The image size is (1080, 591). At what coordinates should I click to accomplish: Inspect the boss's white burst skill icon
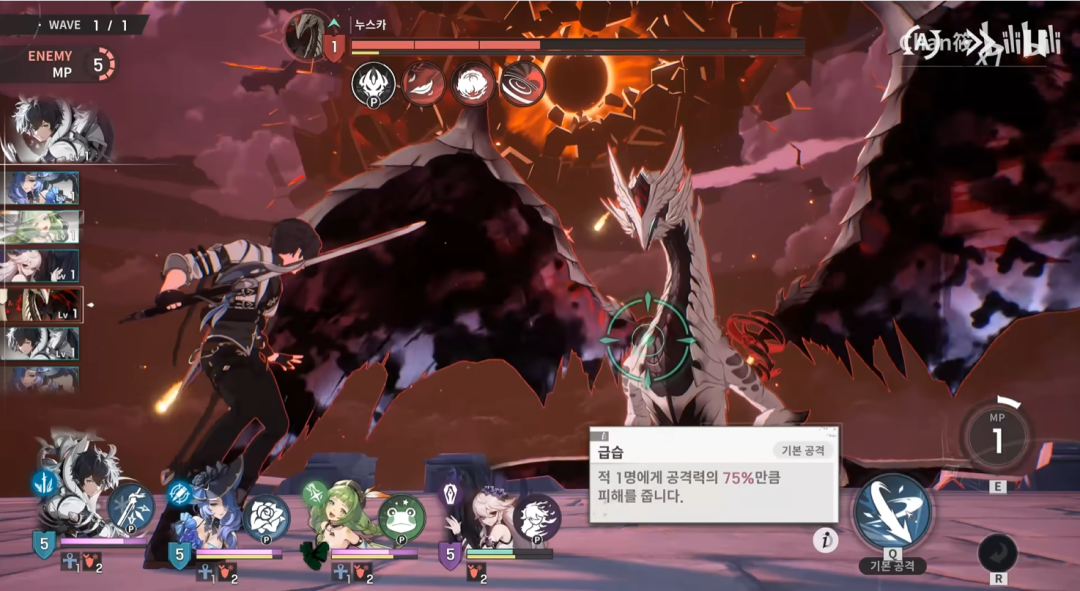(473, 84)
